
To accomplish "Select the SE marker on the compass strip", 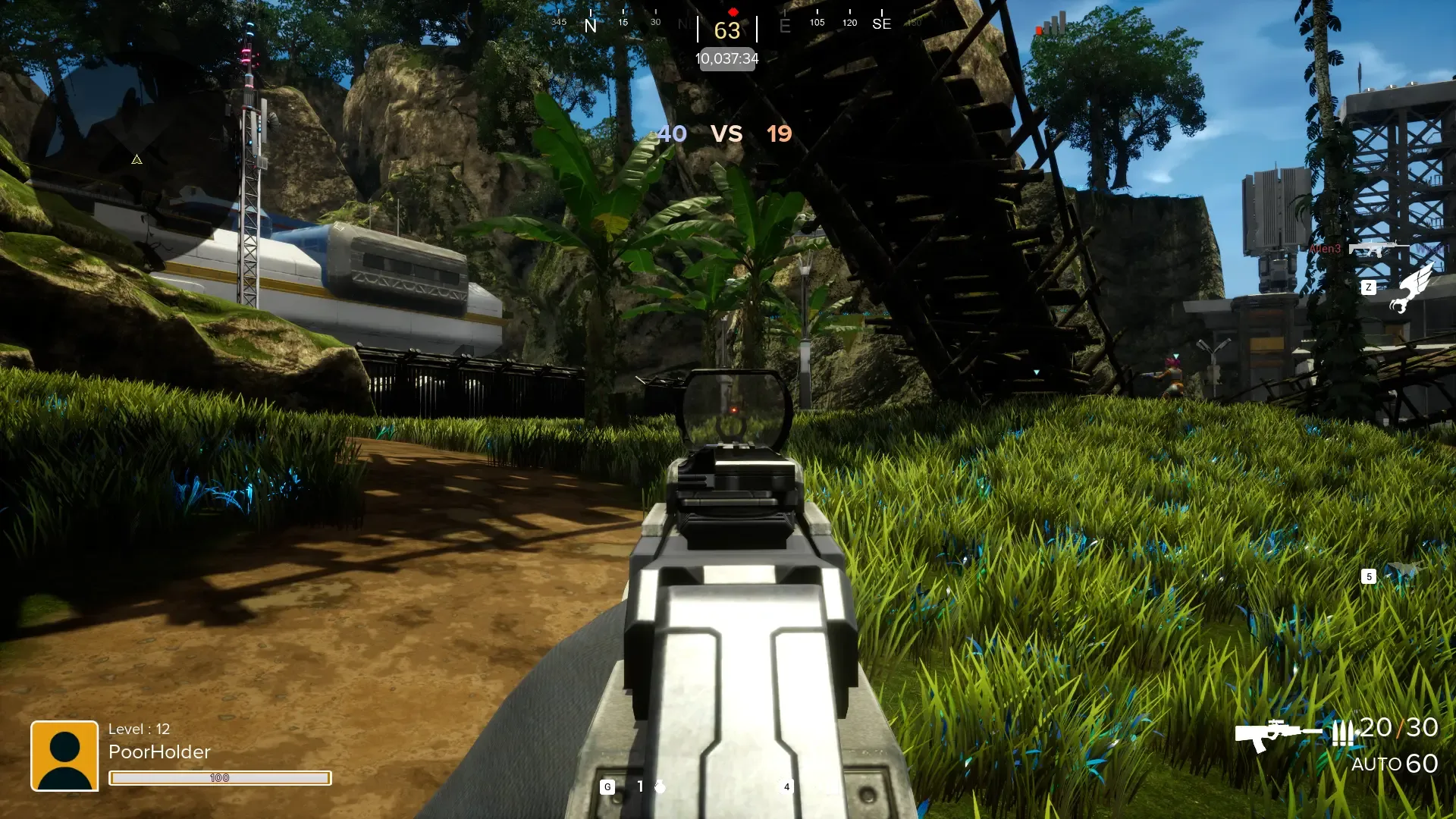I will coord(882,24).
